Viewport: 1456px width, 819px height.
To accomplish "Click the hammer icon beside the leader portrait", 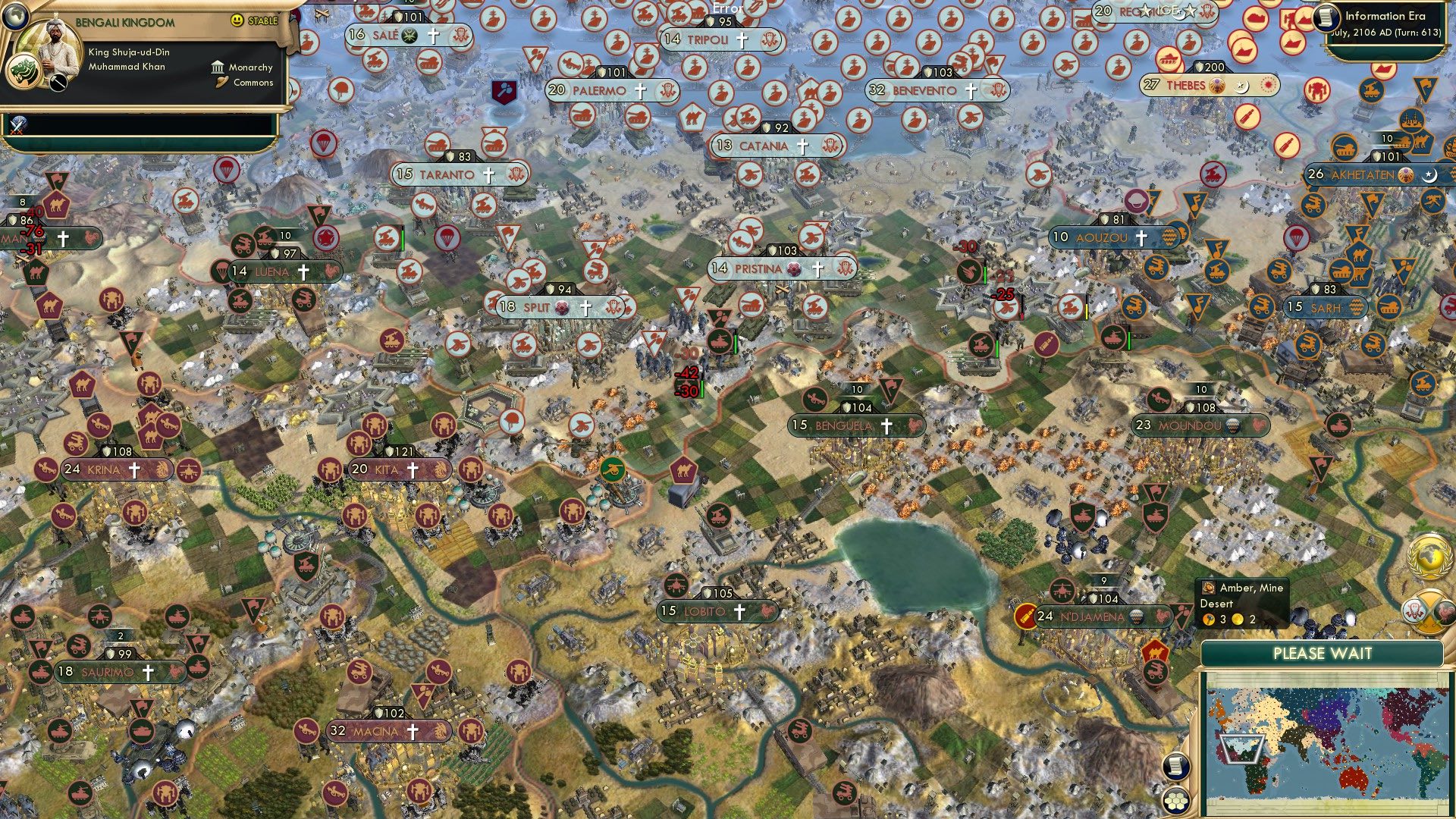I will [58, 80].
